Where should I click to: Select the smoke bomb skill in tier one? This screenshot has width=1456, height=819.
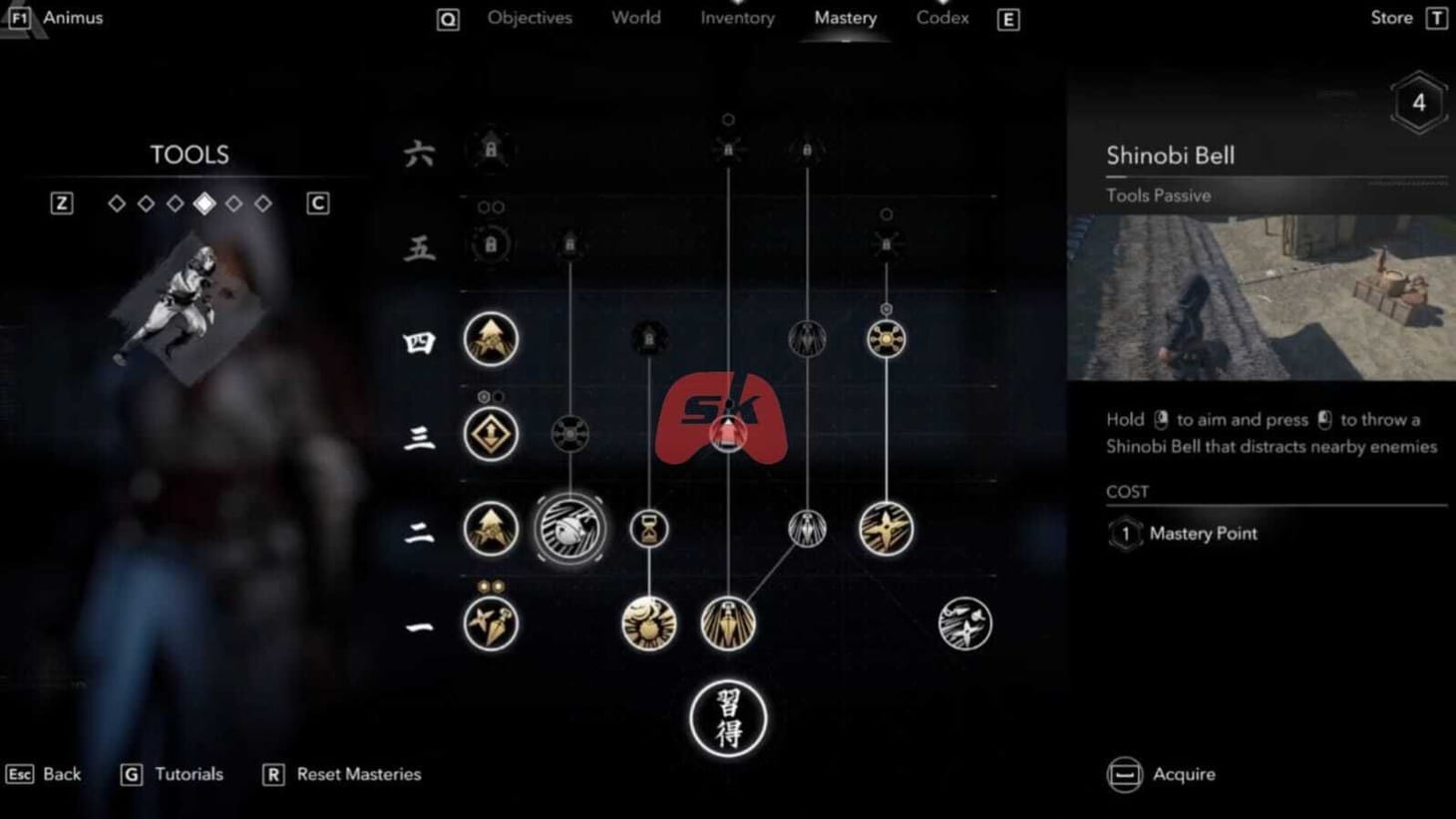coord(649,622)
